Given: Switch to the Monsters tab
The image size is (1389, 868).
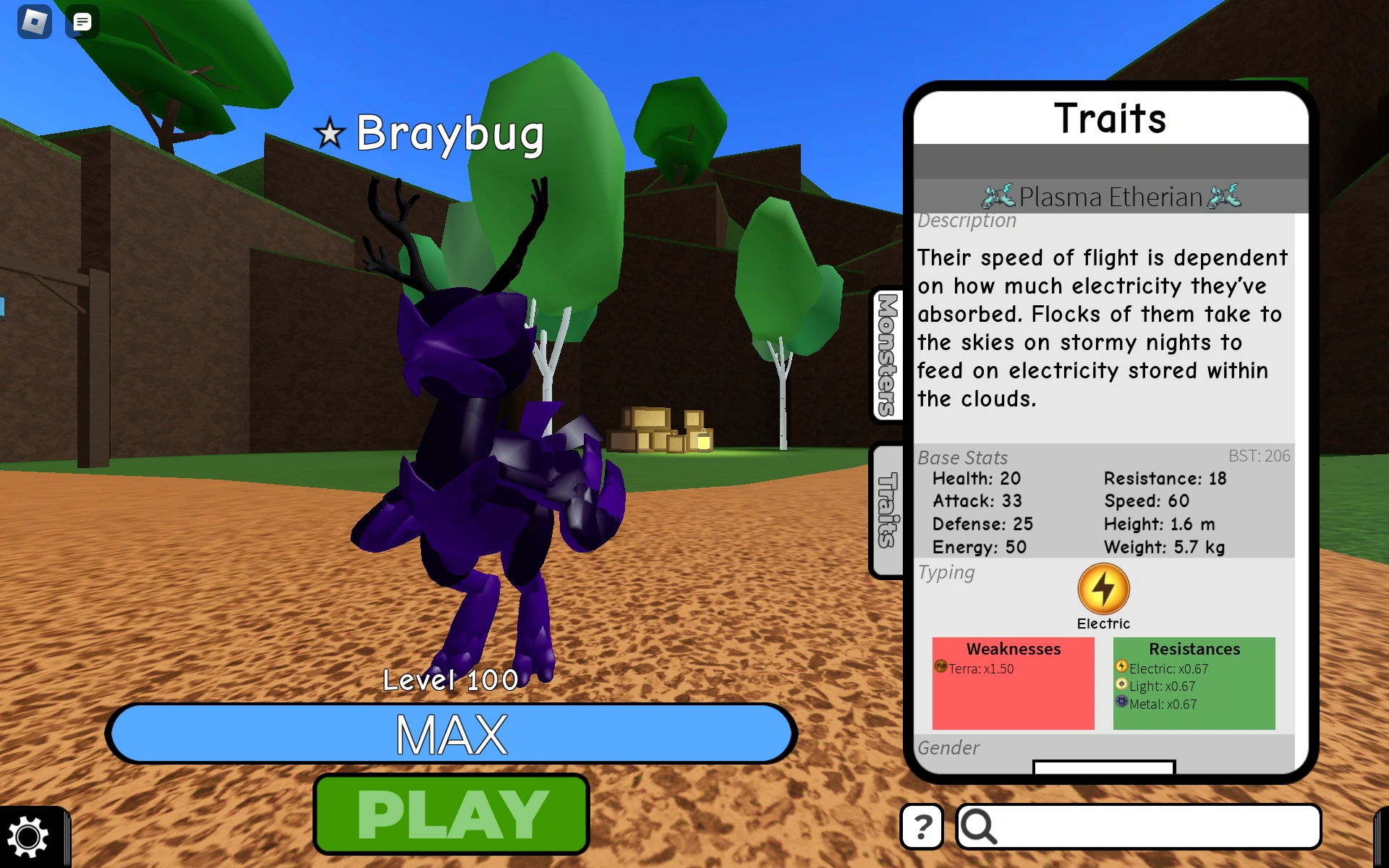Looking at the screenshot, I should (887, 354).
